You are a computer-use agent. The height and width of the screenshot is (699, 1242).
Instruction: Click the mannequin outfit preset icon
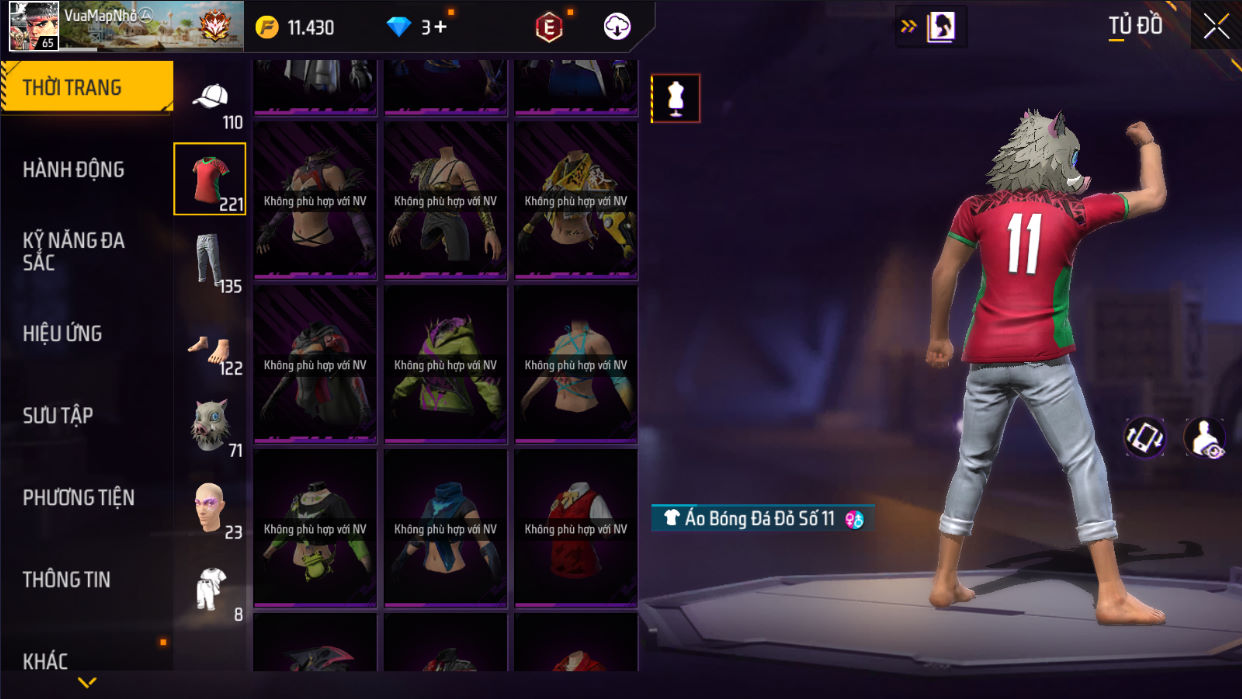pos(675,98)
